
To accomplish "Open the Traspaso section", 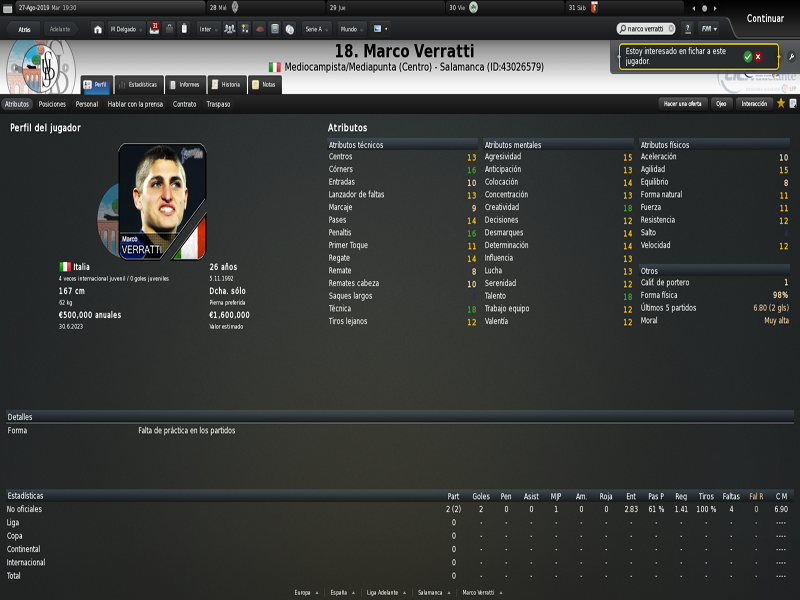I will (x=218, y=104).
